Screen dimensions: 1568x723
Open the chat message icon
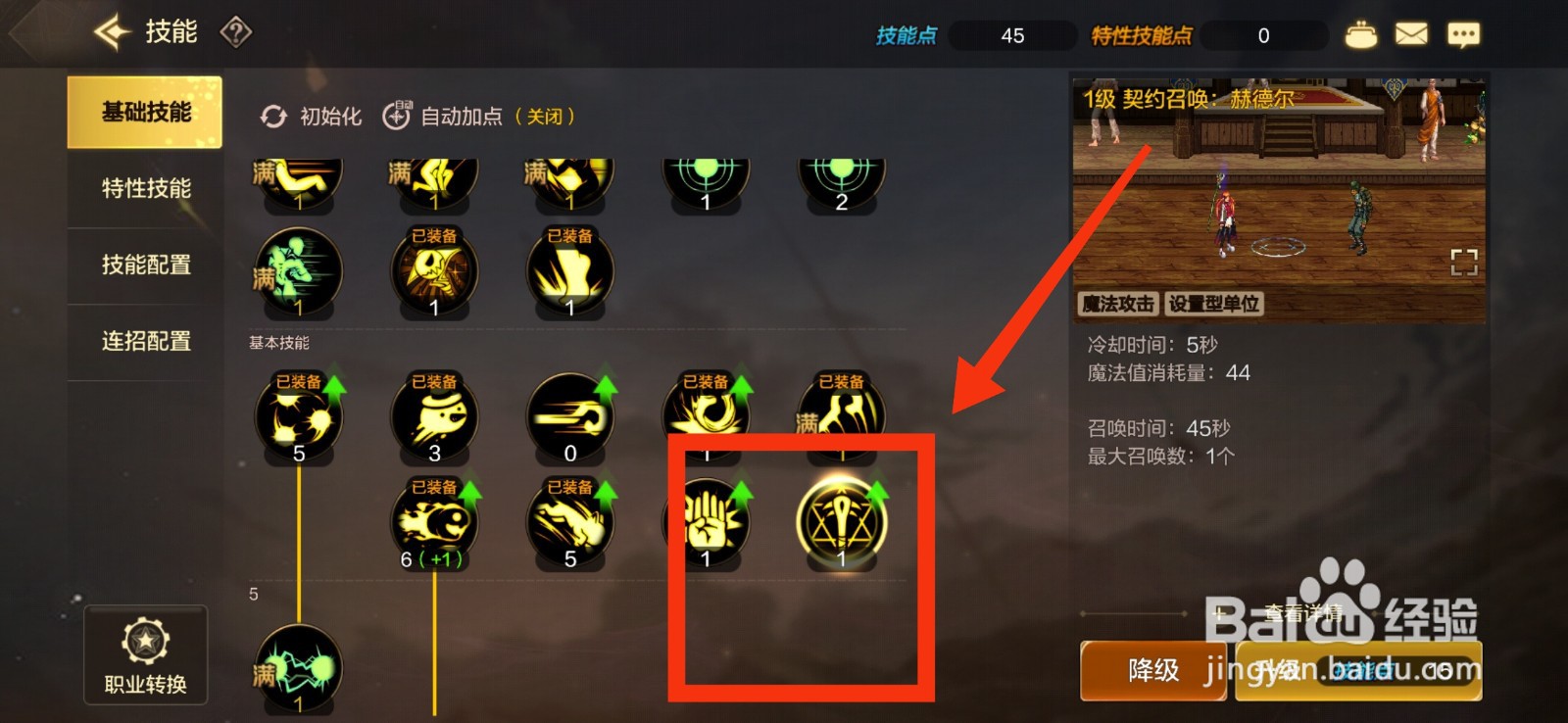(x=1463, y=33)
